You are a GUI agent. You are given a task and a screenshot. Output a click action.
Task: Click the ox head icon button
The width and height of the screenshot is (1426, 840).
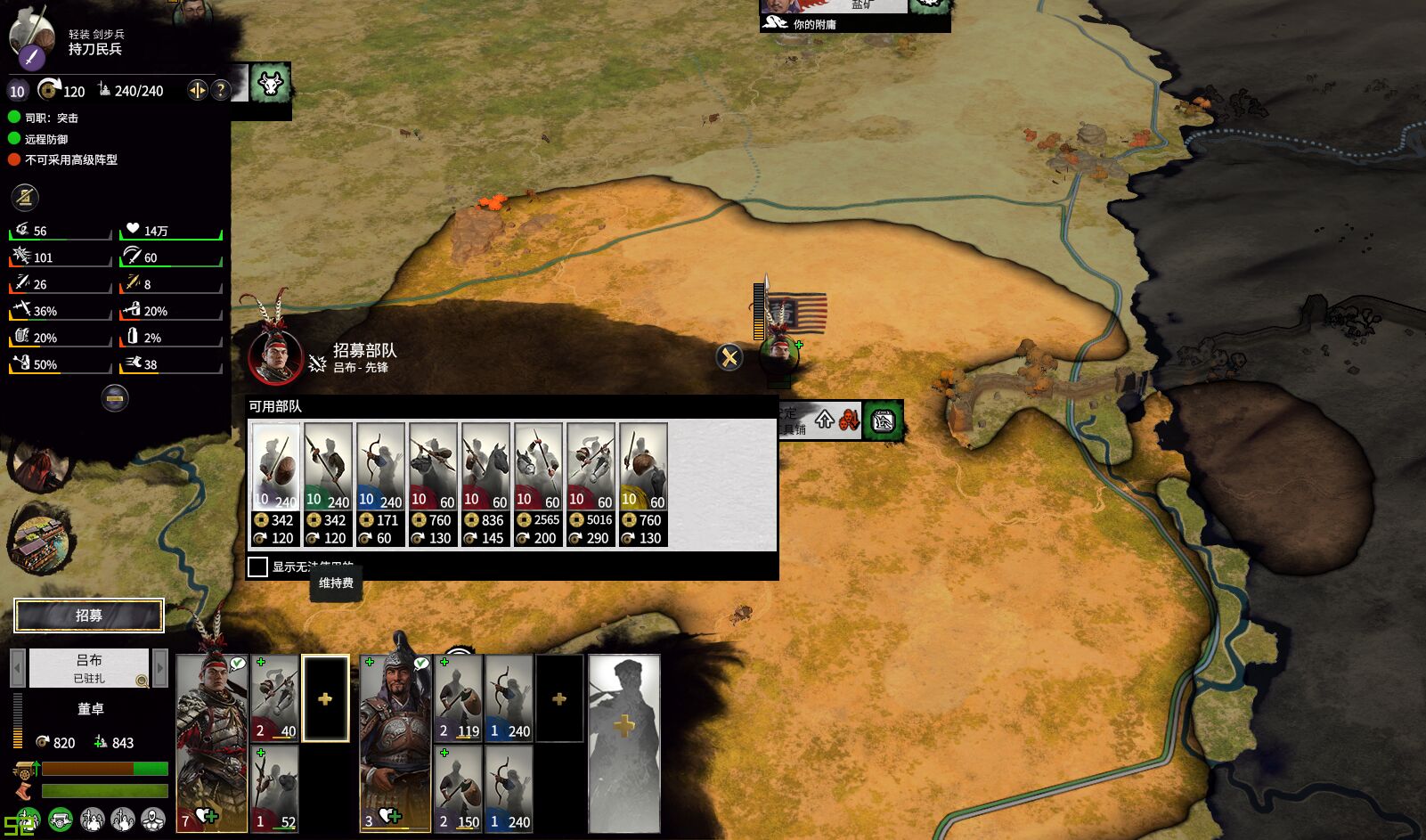(270, 84)
